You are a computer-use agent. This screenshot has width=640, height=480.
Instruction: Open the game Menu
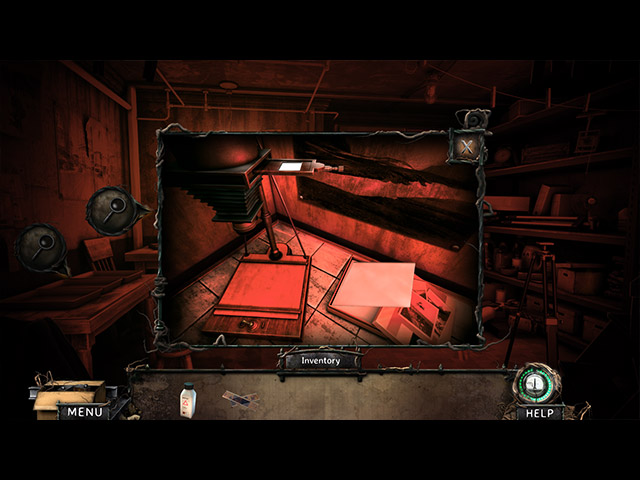click(83, 411)
